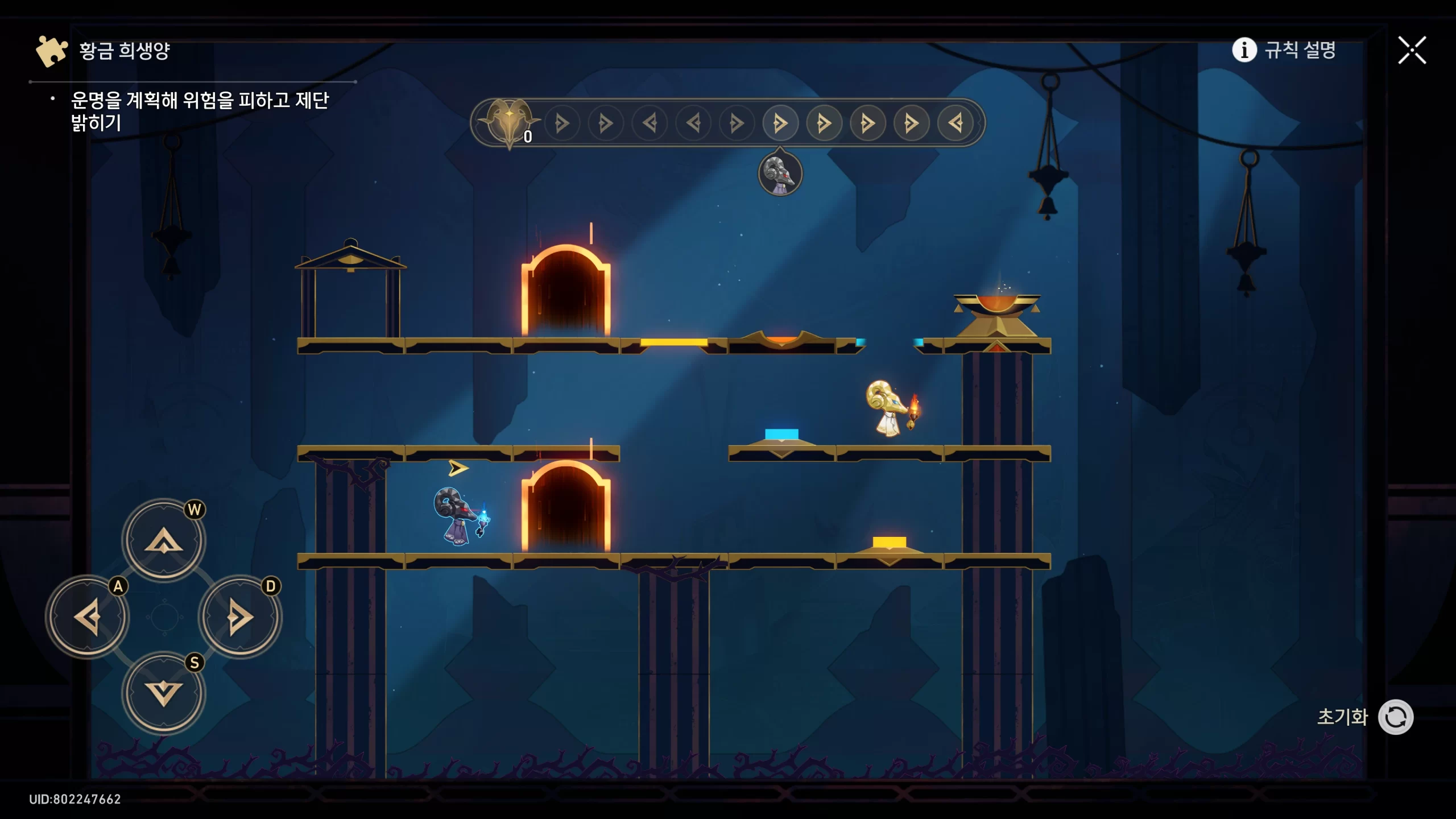Open the 규칙 설명 rules explanation
1456x819 pixels.
(1284, 50)
